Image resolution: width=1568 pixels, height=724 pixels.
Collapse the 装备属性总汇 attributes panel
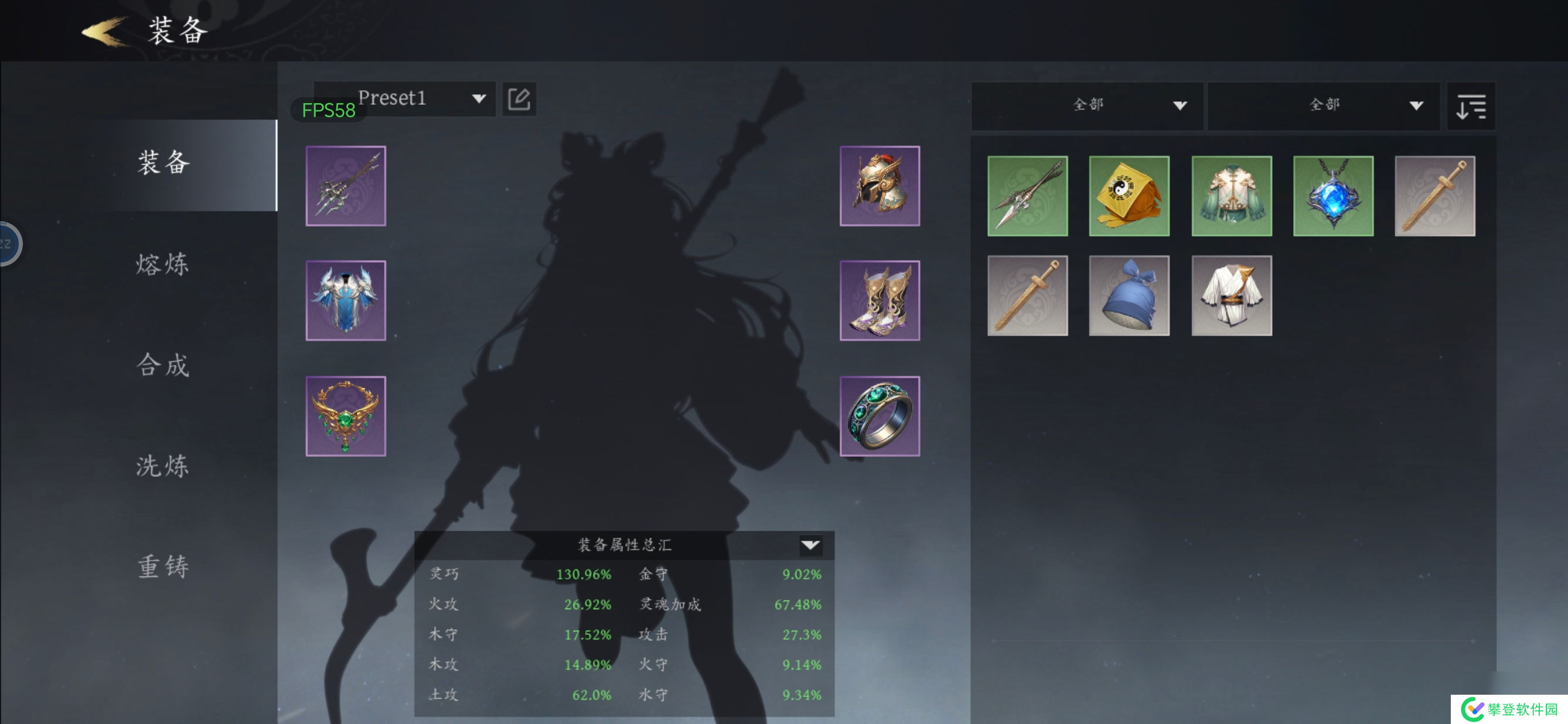(810, 545)
